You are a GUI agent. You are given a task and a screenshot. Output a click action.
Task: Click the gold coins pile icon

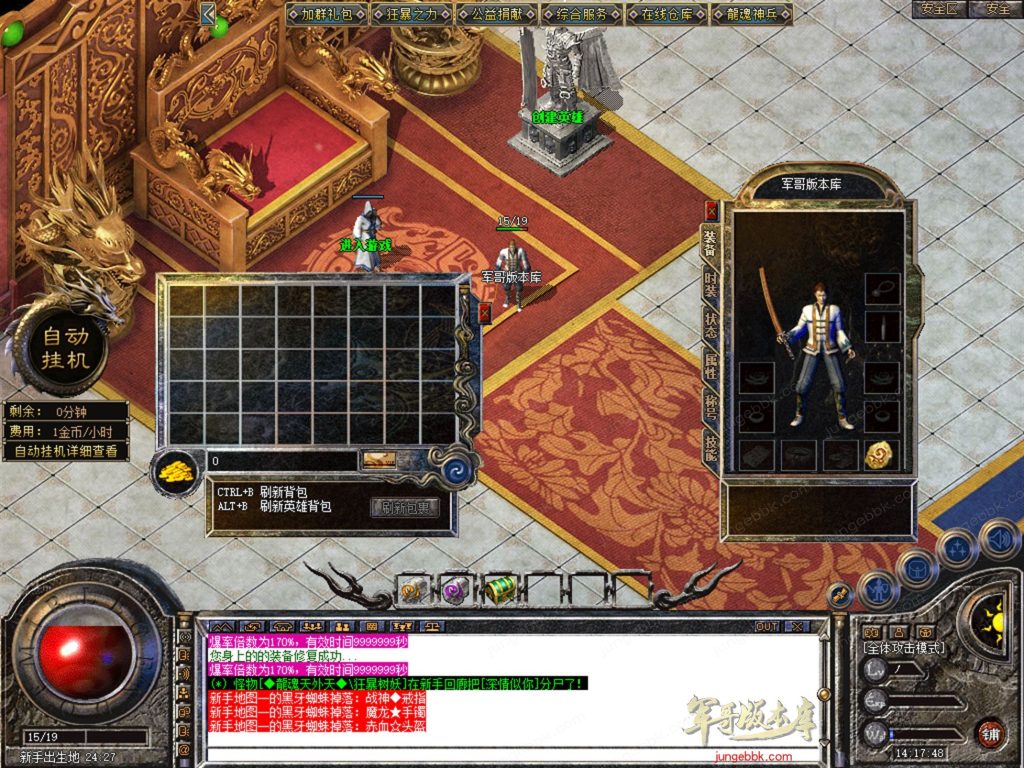coord(178,470)
